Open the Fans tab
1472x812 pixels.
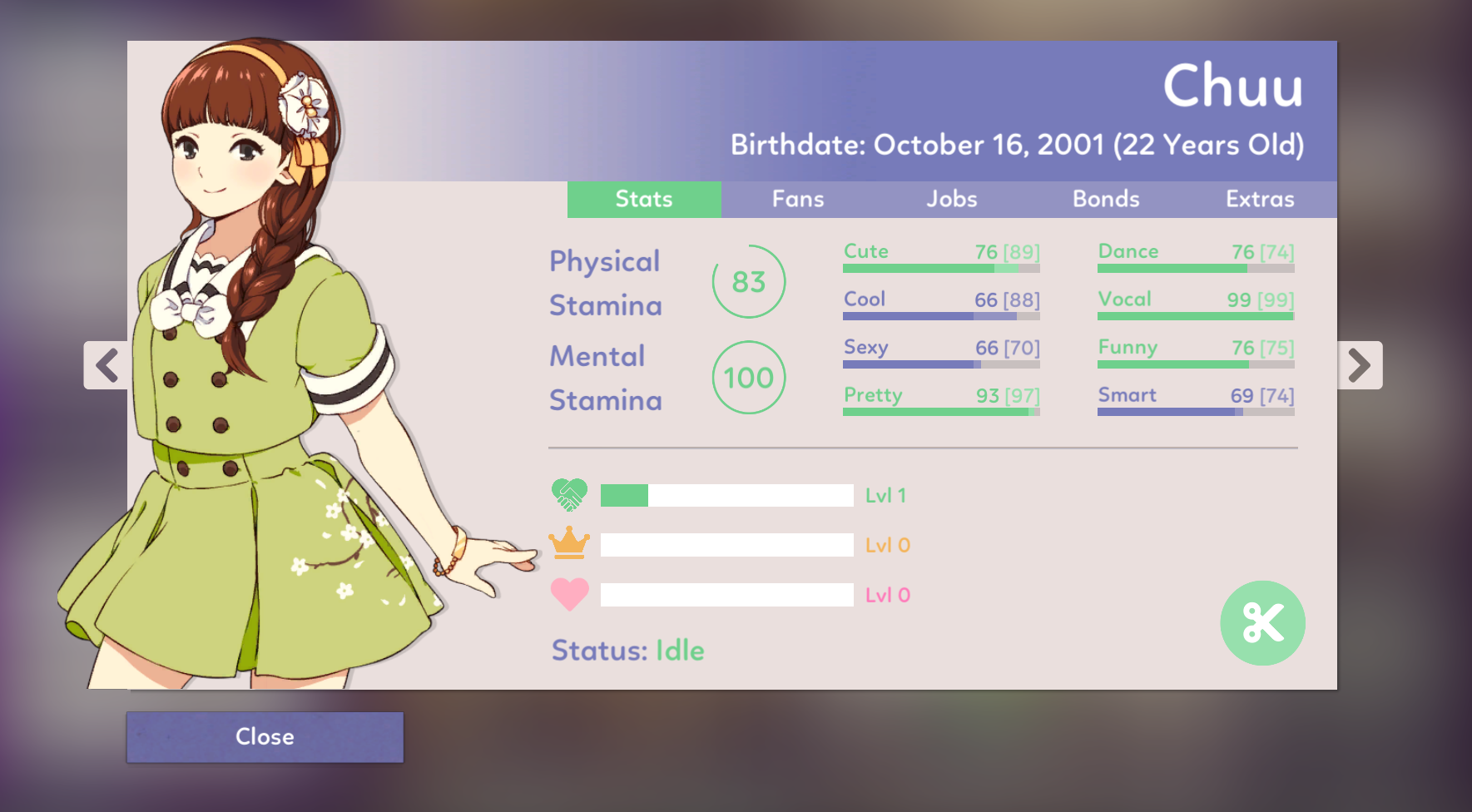pos(798,200)
